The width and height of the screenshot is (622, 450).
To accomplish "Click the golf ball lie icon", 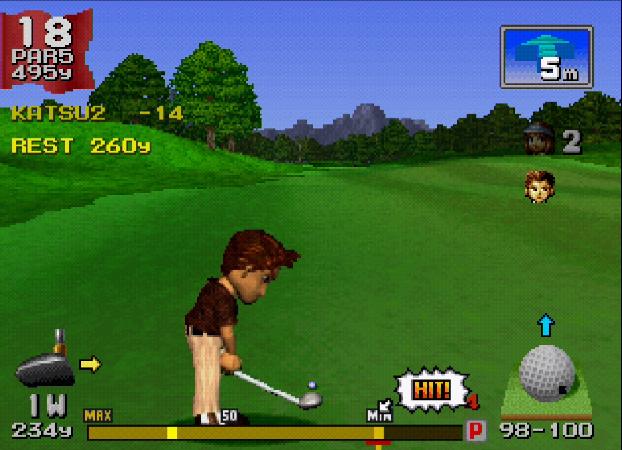I will (x=546, y=369).
